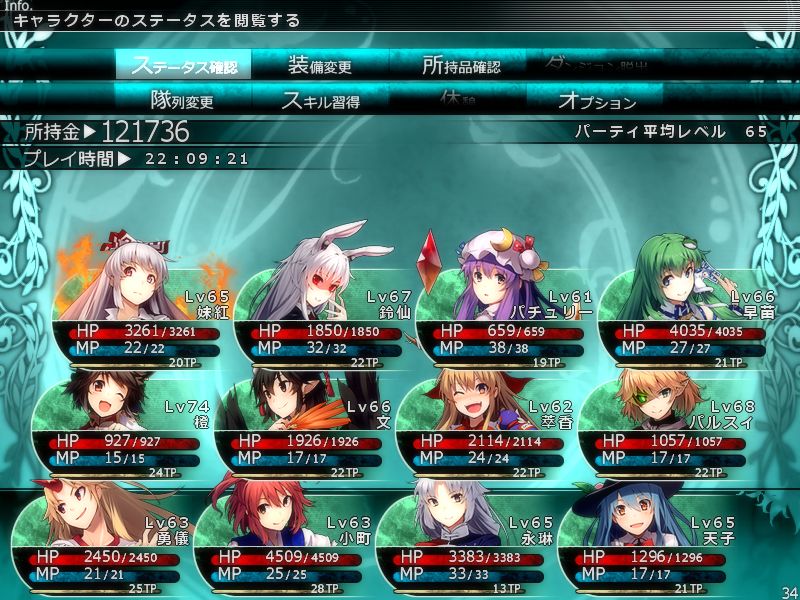Choose 所持品確認 to view items

point(459,66)
